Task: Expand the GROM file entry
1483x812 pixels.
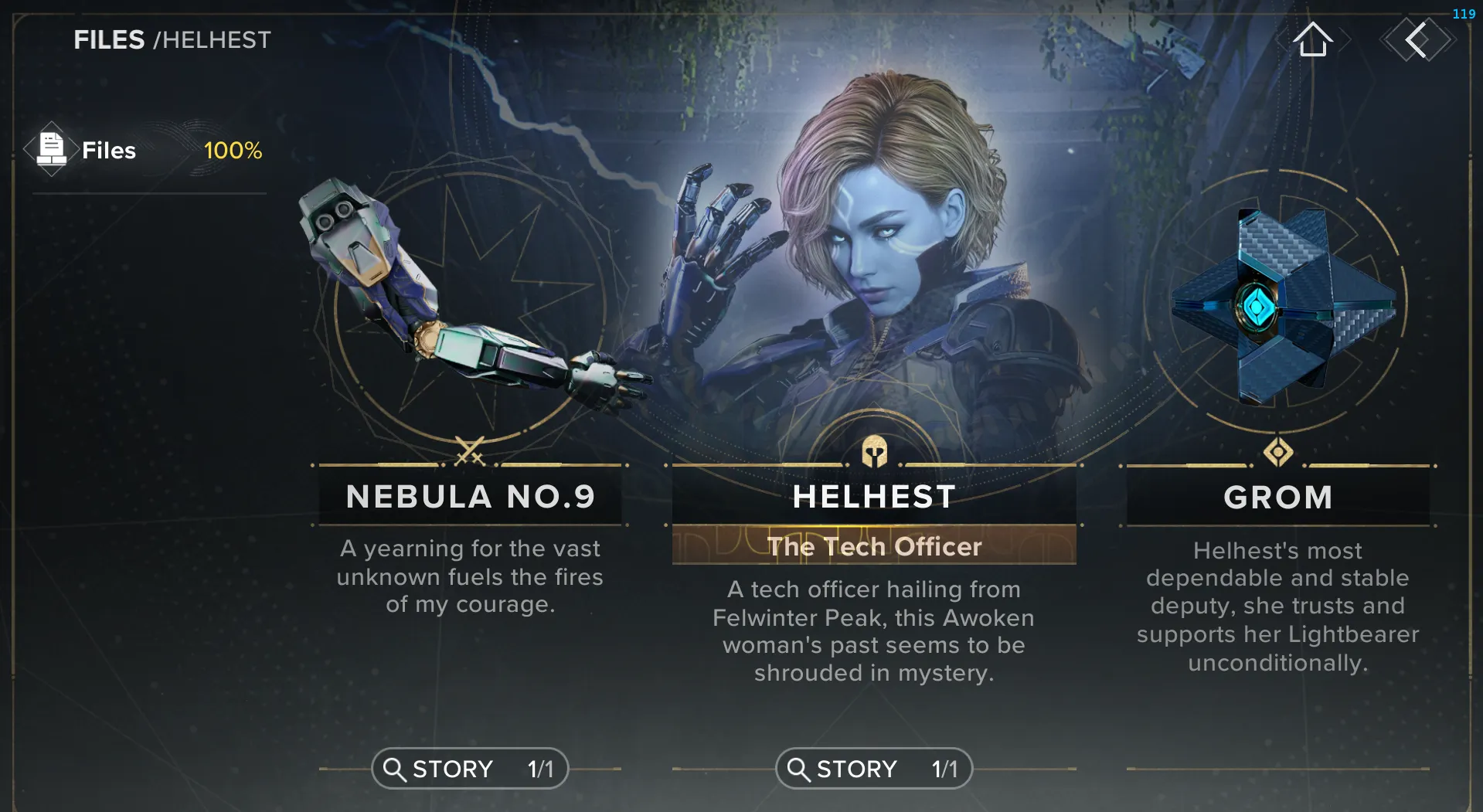Action: 1278,497
